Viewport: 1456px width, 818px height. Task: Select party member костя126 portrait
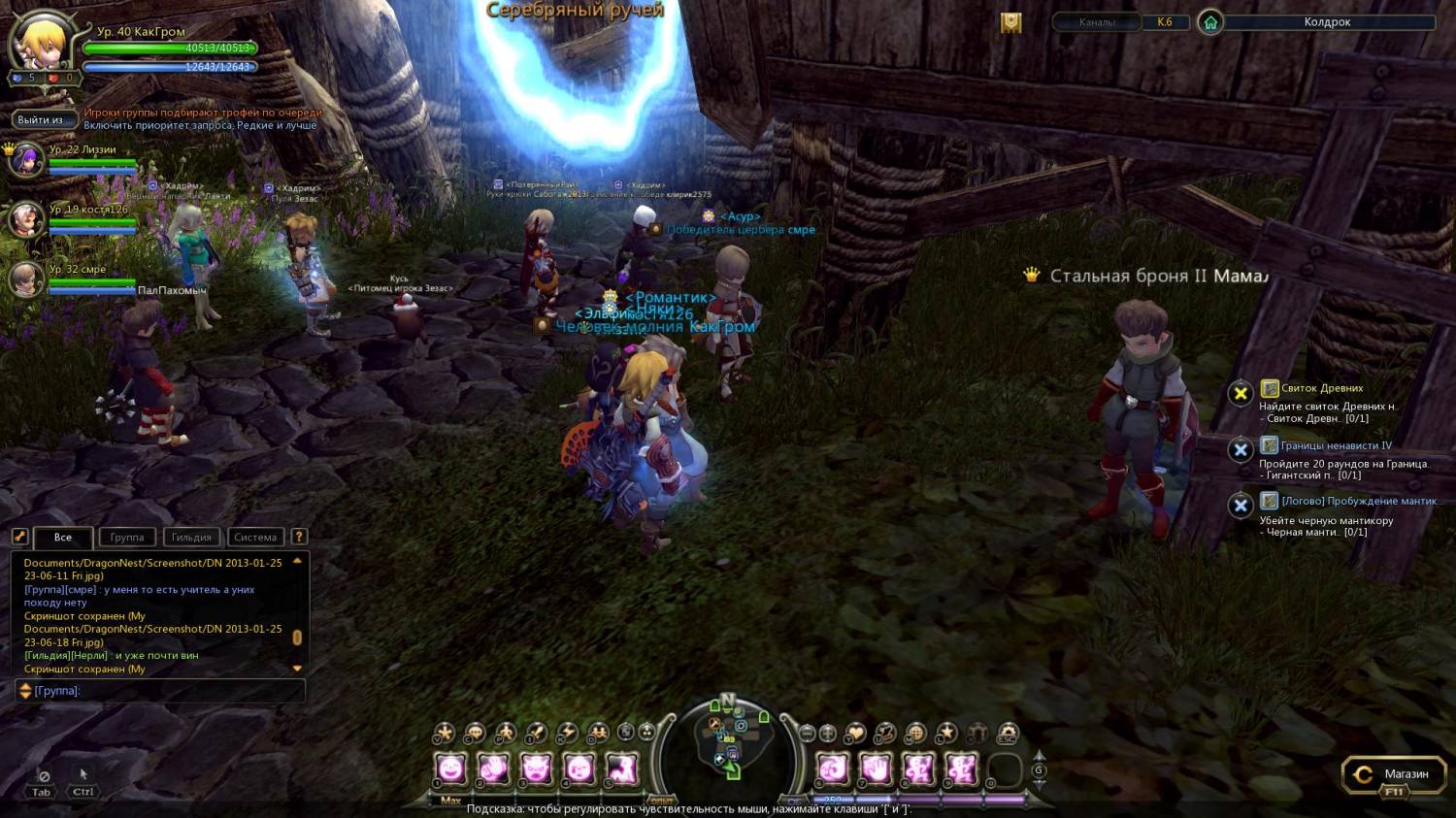tap(25, 219)
